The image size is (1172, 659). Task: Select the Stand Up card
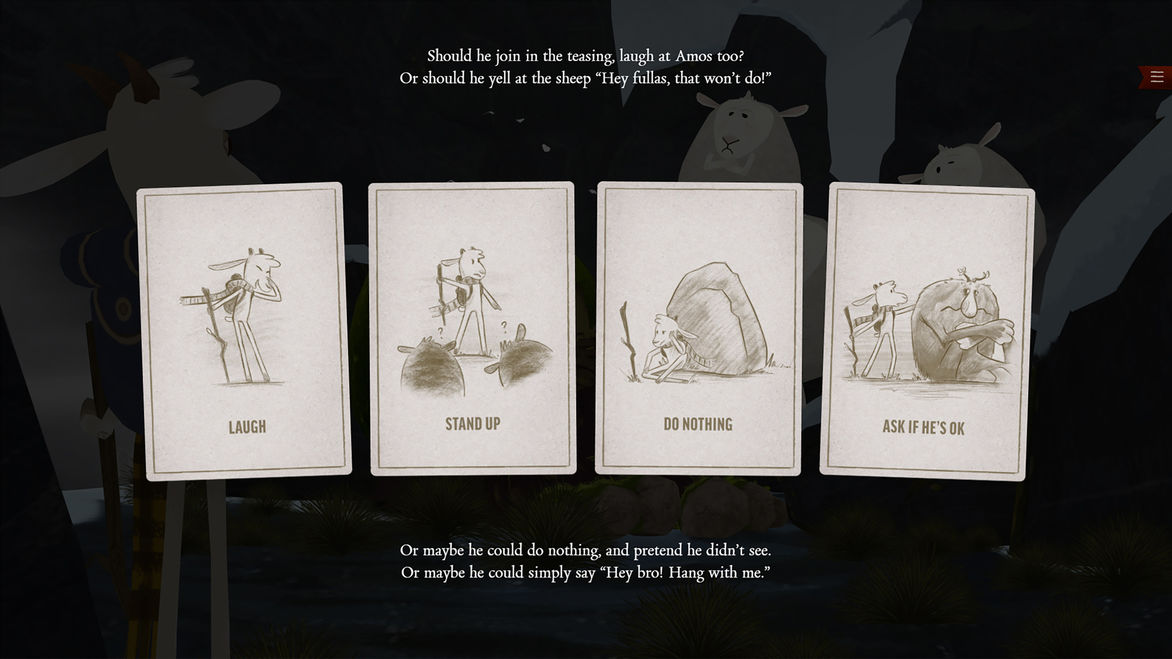point(472,328)
